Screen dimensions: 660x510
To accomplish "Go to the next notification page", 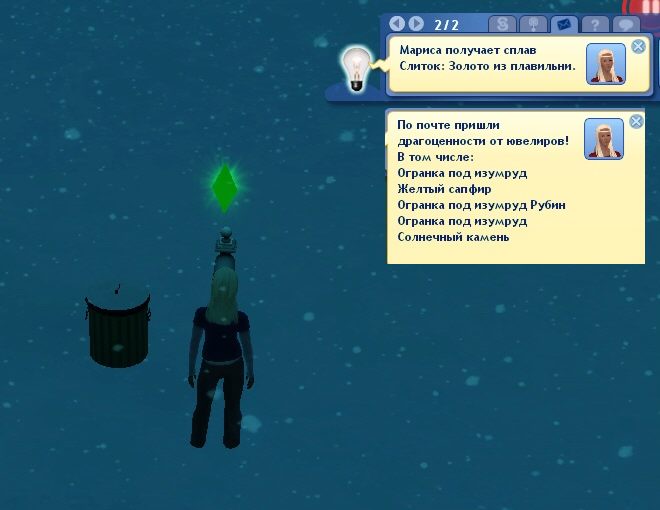I will 416,23.
